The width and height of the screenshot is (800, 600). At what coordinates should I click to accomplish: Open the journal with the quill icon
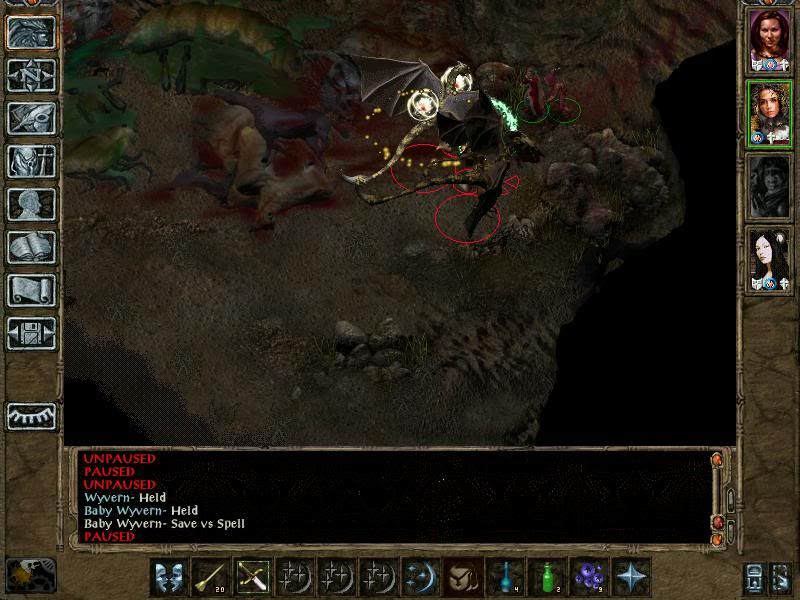[x=31, y=118]
